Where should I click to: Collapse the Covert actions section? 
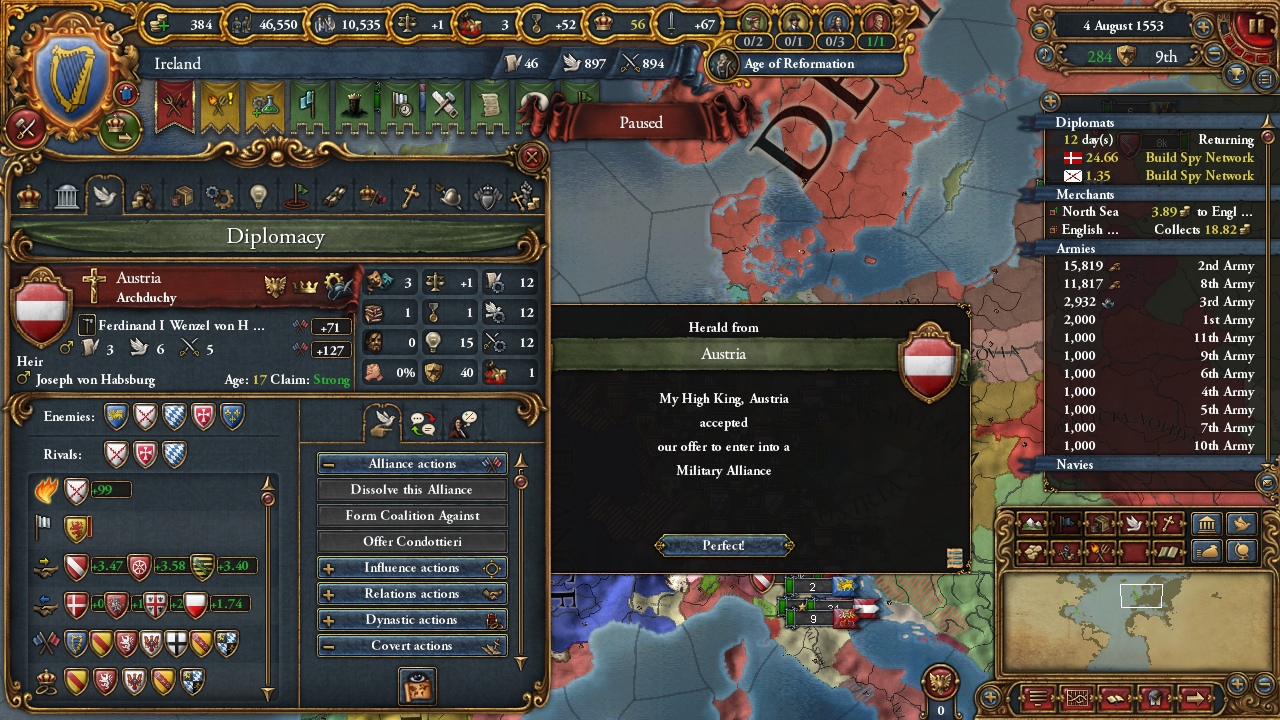(x=412, y=646)
